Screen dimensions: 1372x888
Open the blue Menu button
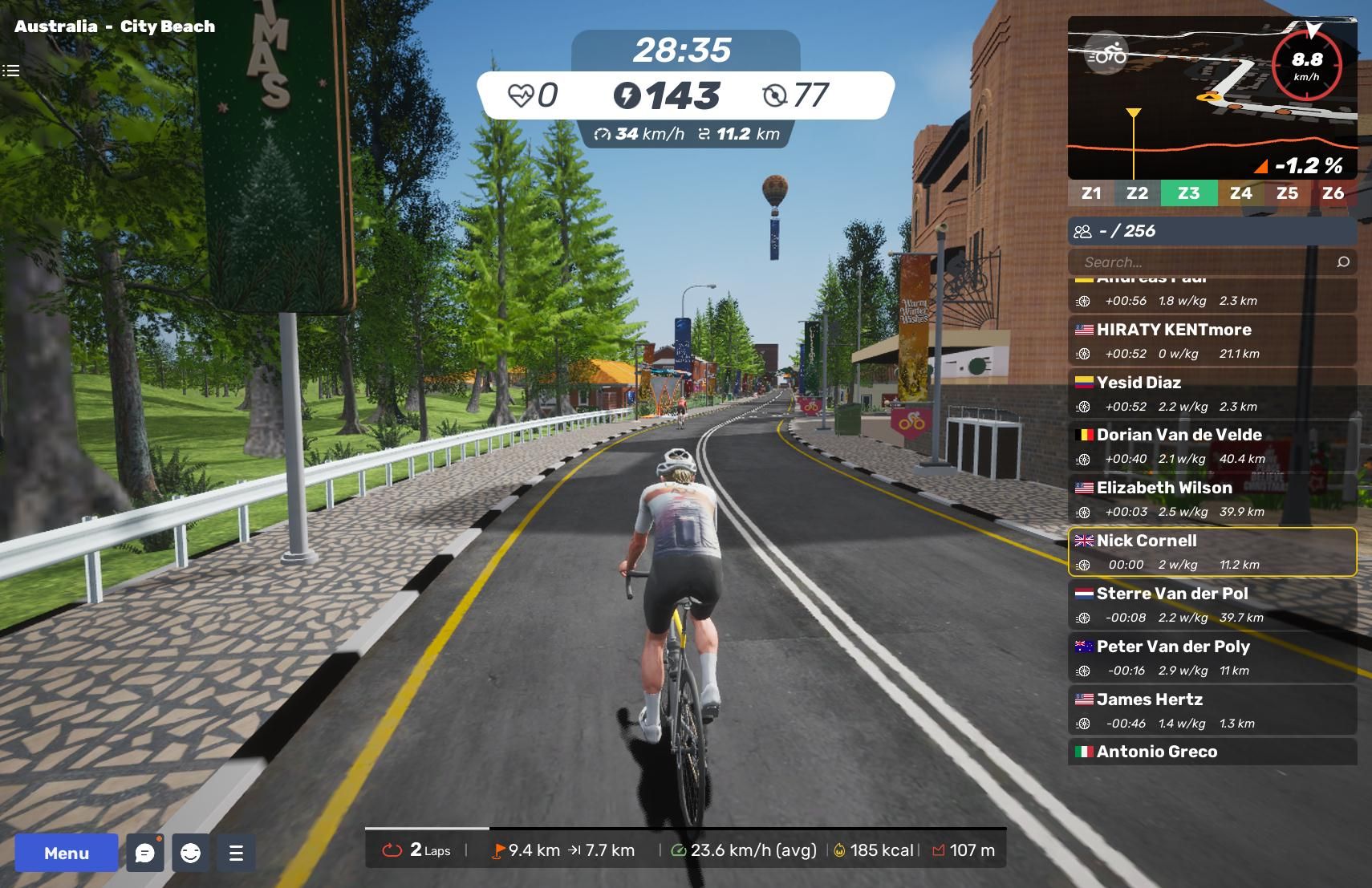pos(67,853)
